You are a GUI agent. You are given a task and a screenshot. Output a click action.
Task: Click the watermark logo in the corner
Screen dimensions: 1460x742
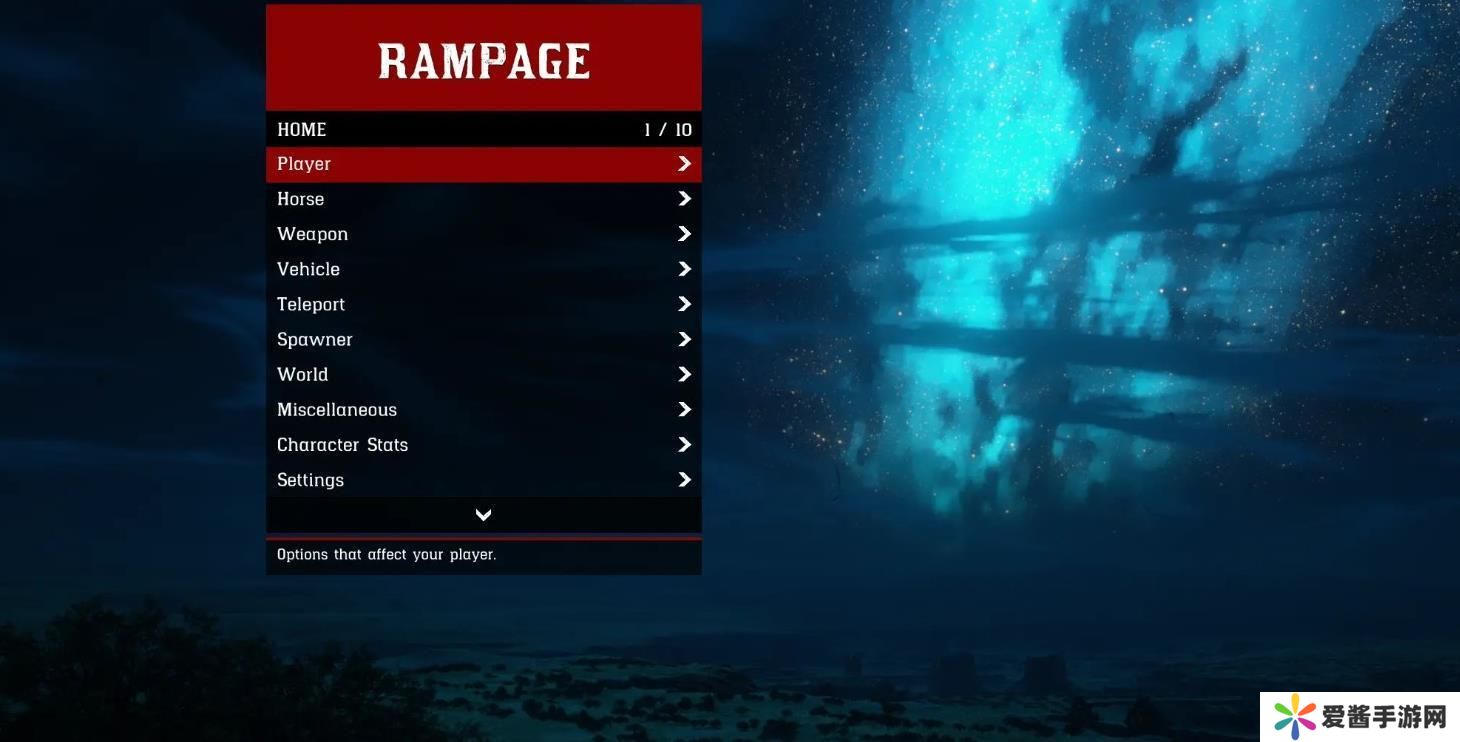pos(1359,717)
